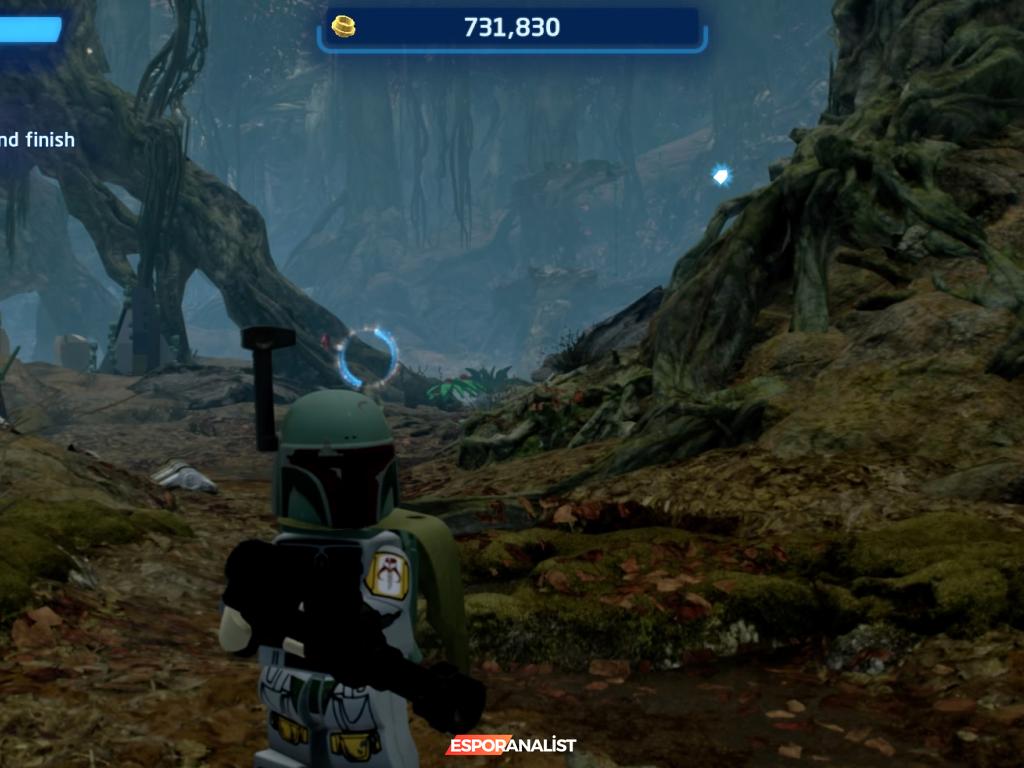Click the blue ring waypoint marker
This screenshot has height=768, width=1024.
point(367,357)
